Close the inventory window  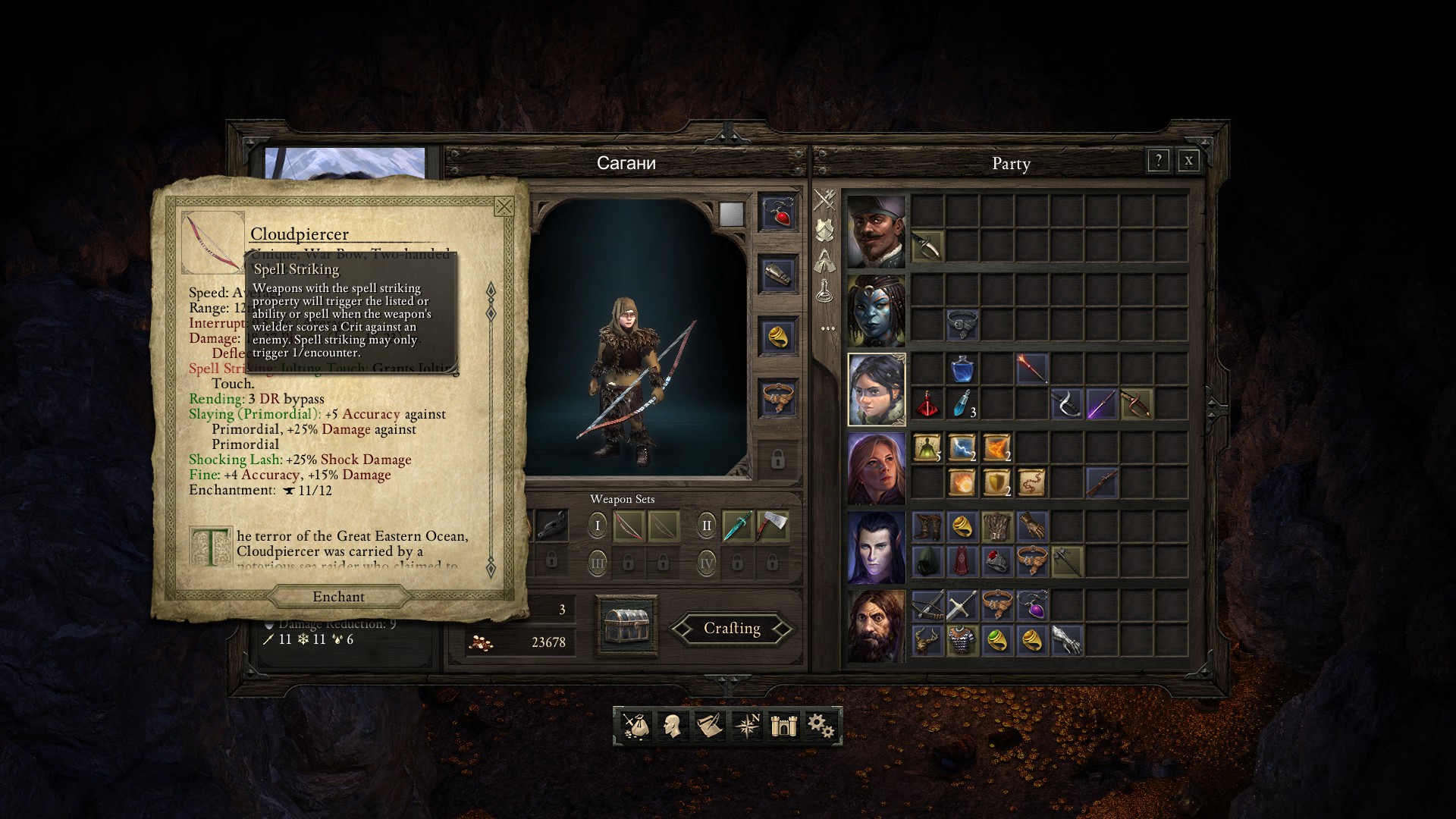tap(1188, 161)
